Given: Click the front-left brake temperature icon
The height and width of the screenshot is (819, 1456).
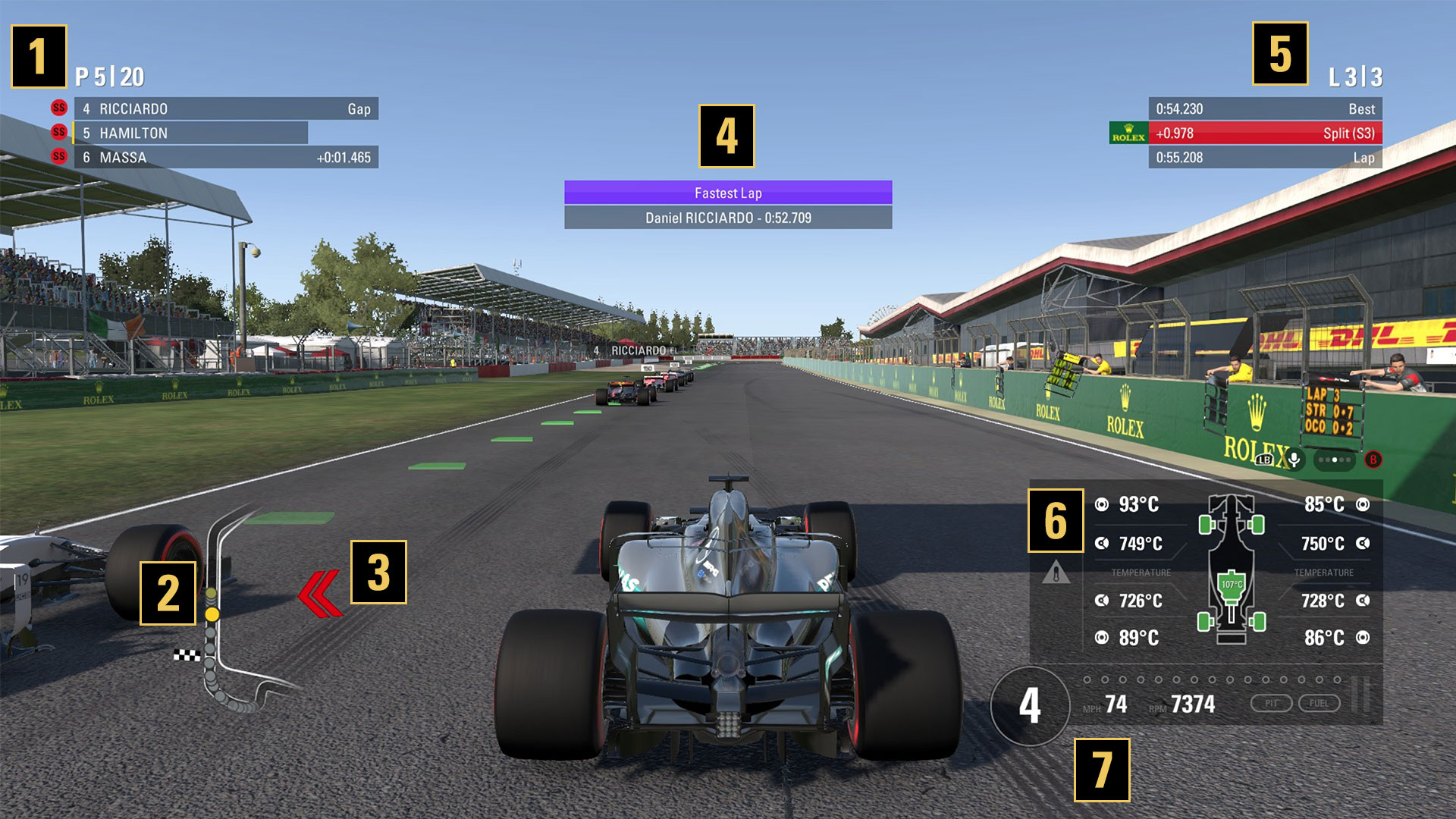Looking at the screenshot, I should coord(1101,544).
